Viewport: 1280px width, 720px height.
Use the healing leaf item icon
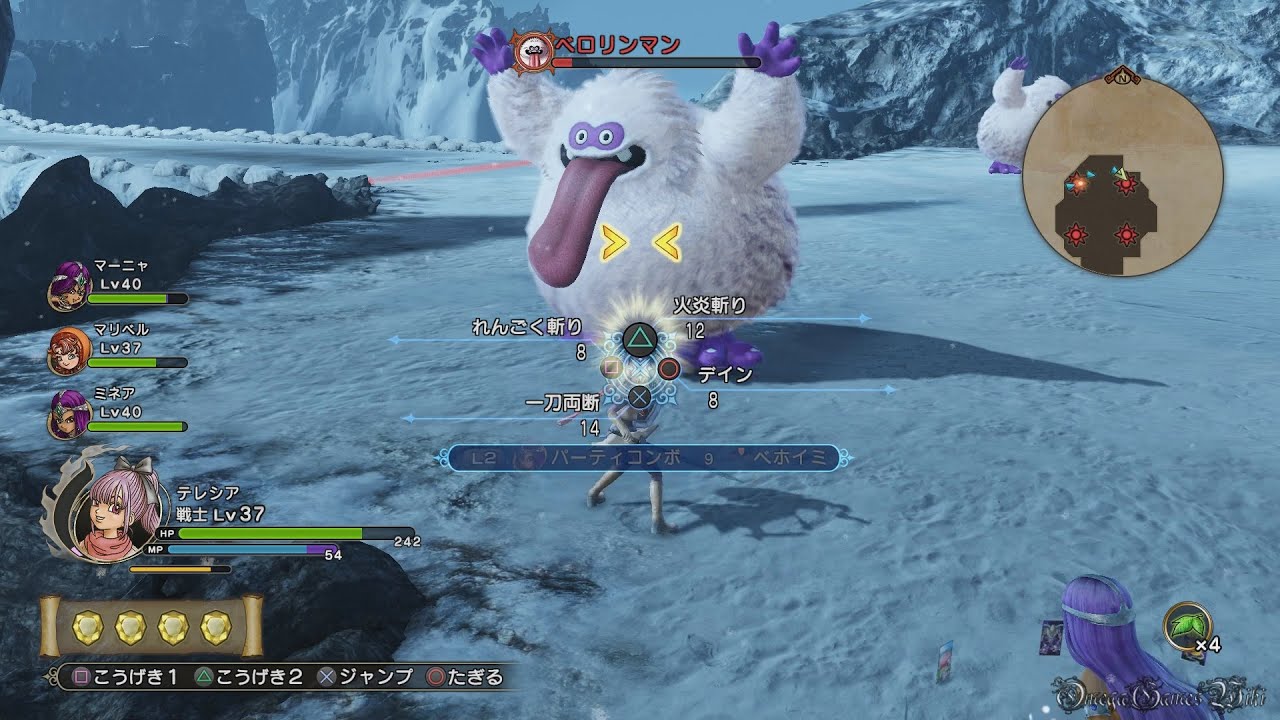(1187, 624)
